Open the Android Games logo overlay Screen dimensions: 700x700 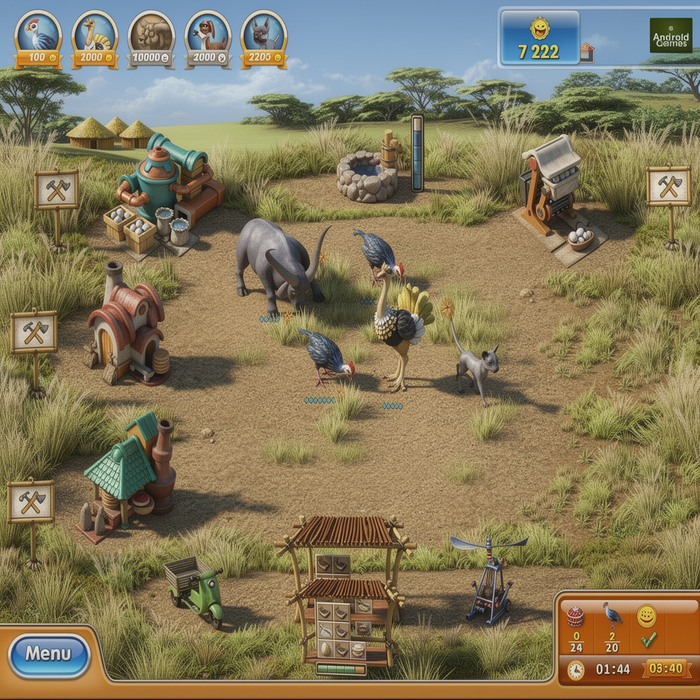coord(670,36)
